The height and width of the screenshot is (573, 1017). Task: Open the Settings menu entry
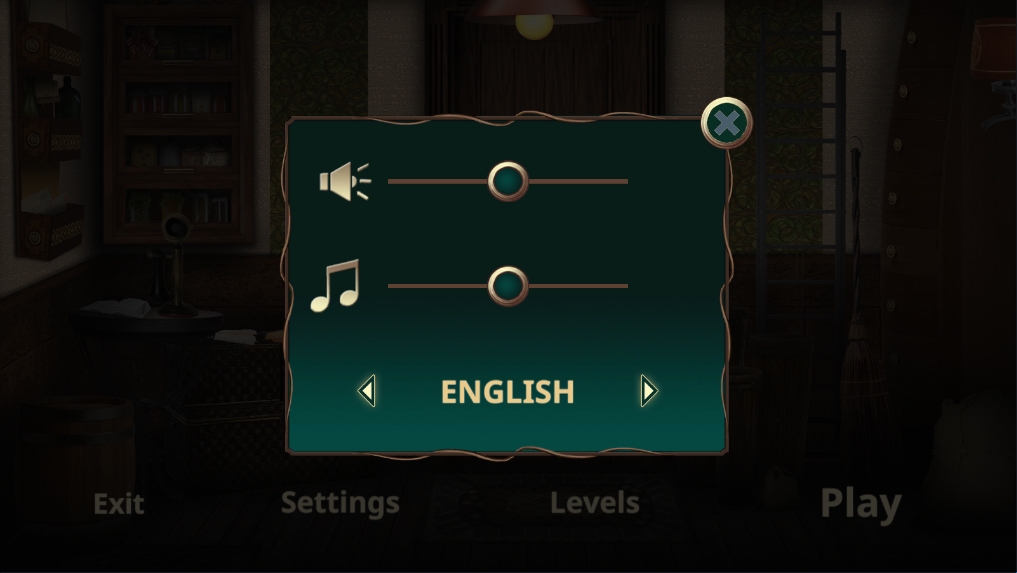point(340,503)
